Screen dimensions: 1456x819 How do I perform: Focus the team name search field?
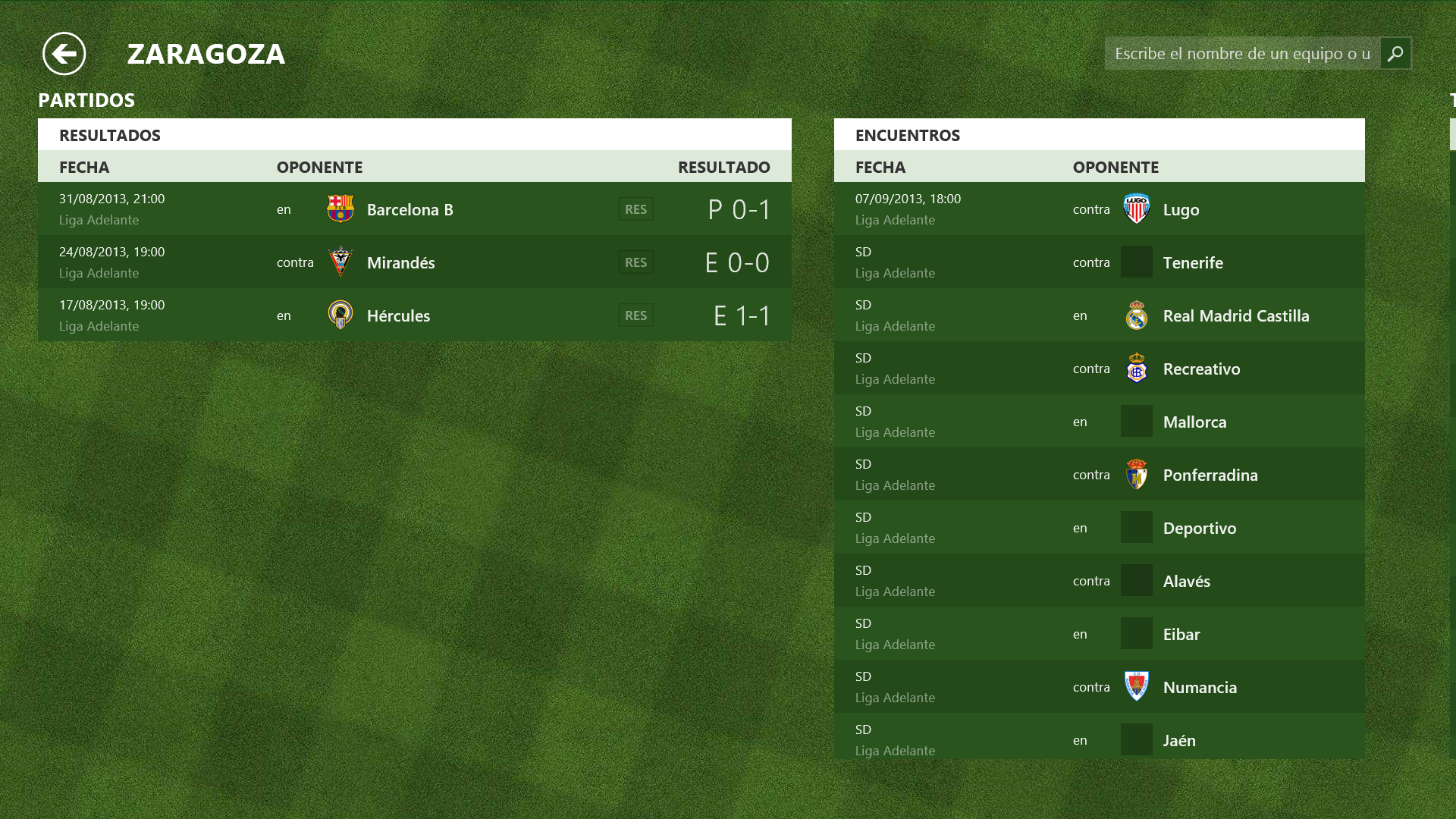[1242, 54]
